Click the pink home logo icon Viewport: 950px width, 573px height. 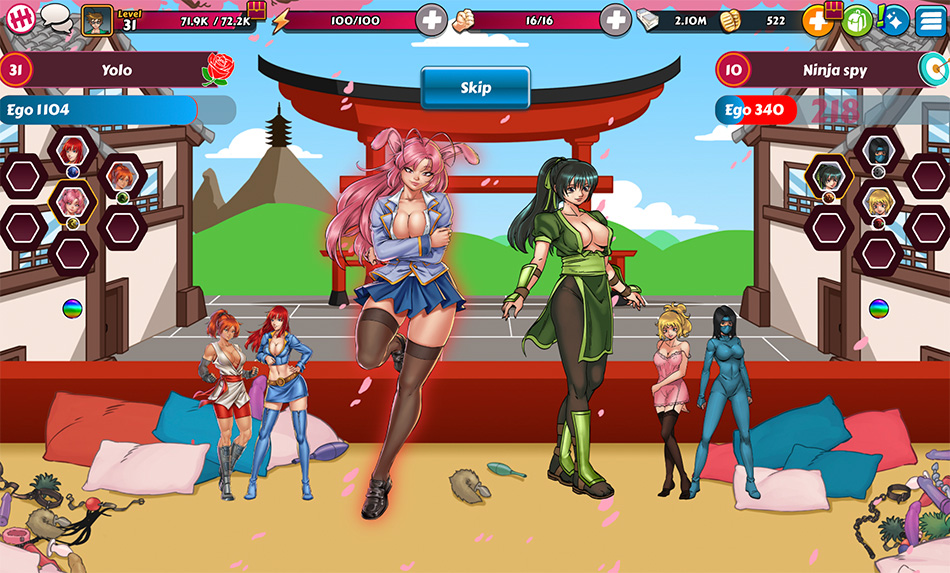tap(21, 19)
